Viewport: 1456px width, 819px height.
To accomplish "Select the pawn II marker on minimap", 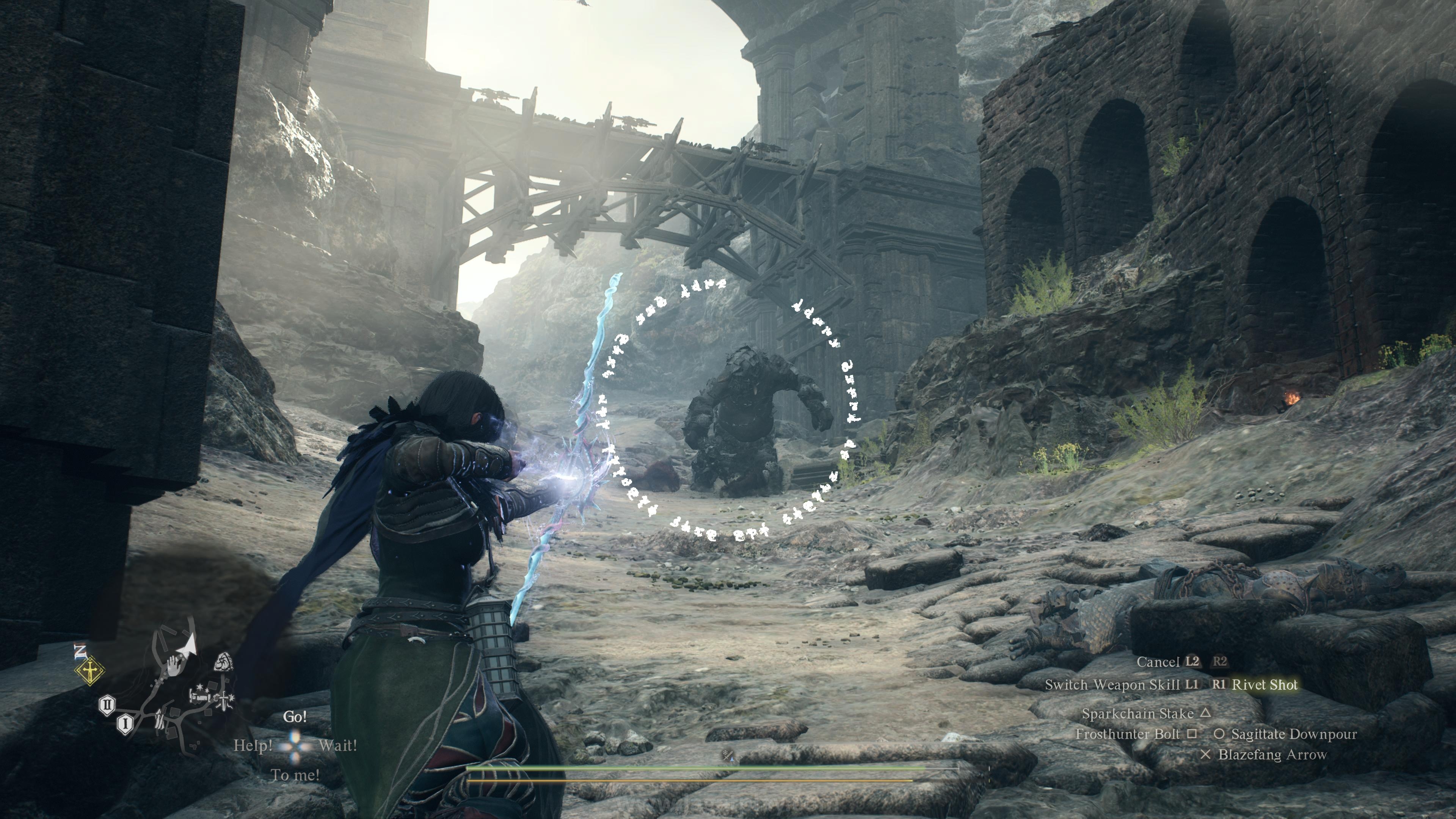I will pos(107,705).
